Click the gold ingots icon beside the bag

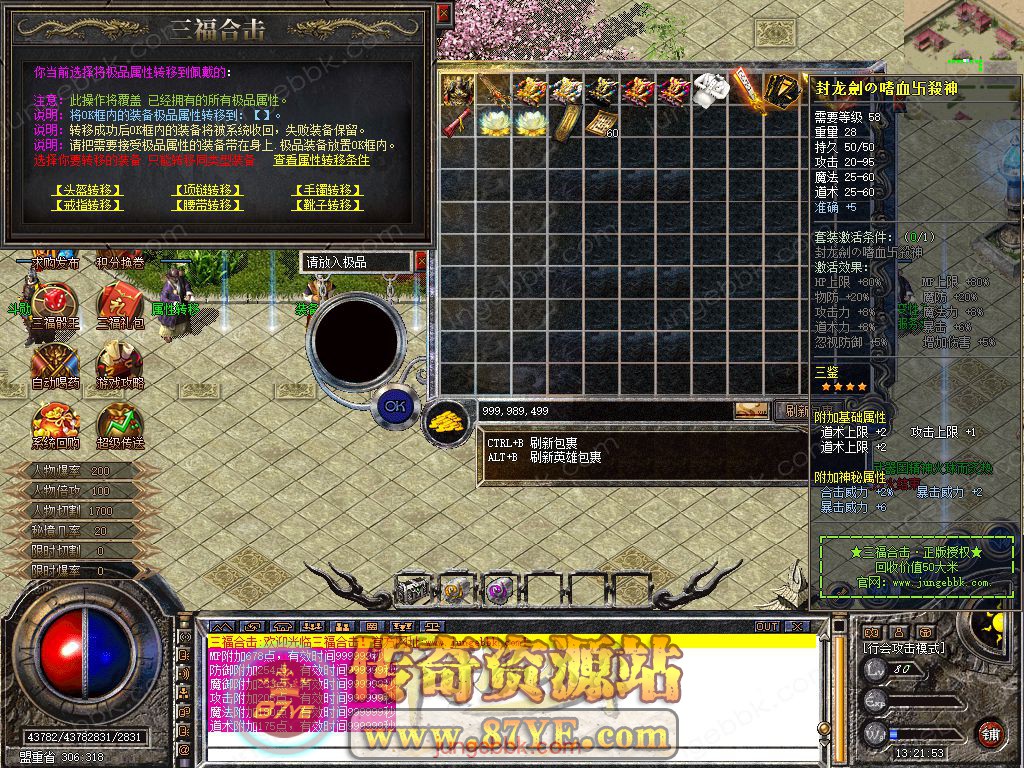[445, 419]
